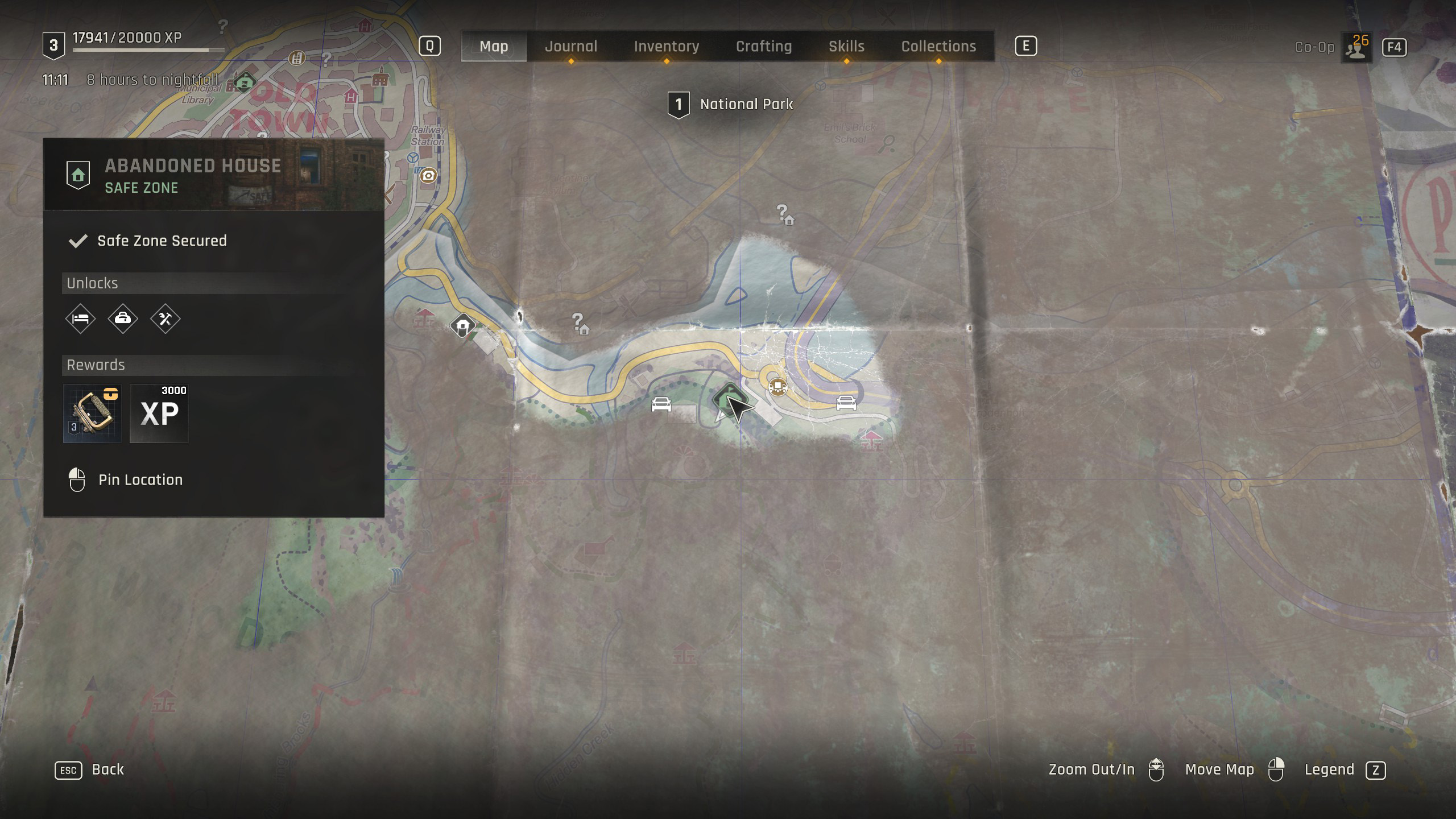Open the Collections tab

pyautogui.click(x=938, y=46)
